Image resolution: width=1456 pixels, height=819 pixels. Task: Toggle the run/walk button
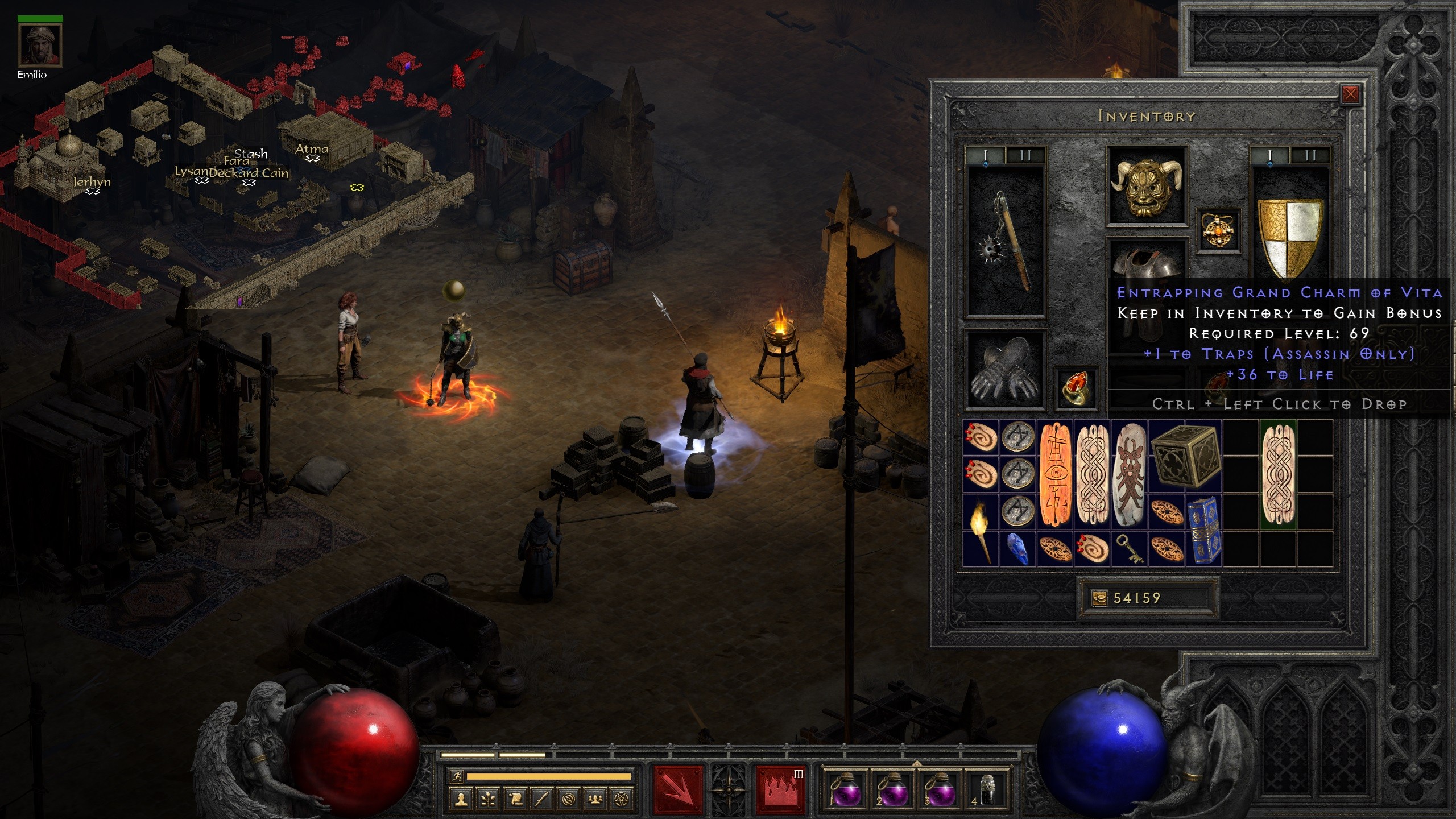coord(457,776)
